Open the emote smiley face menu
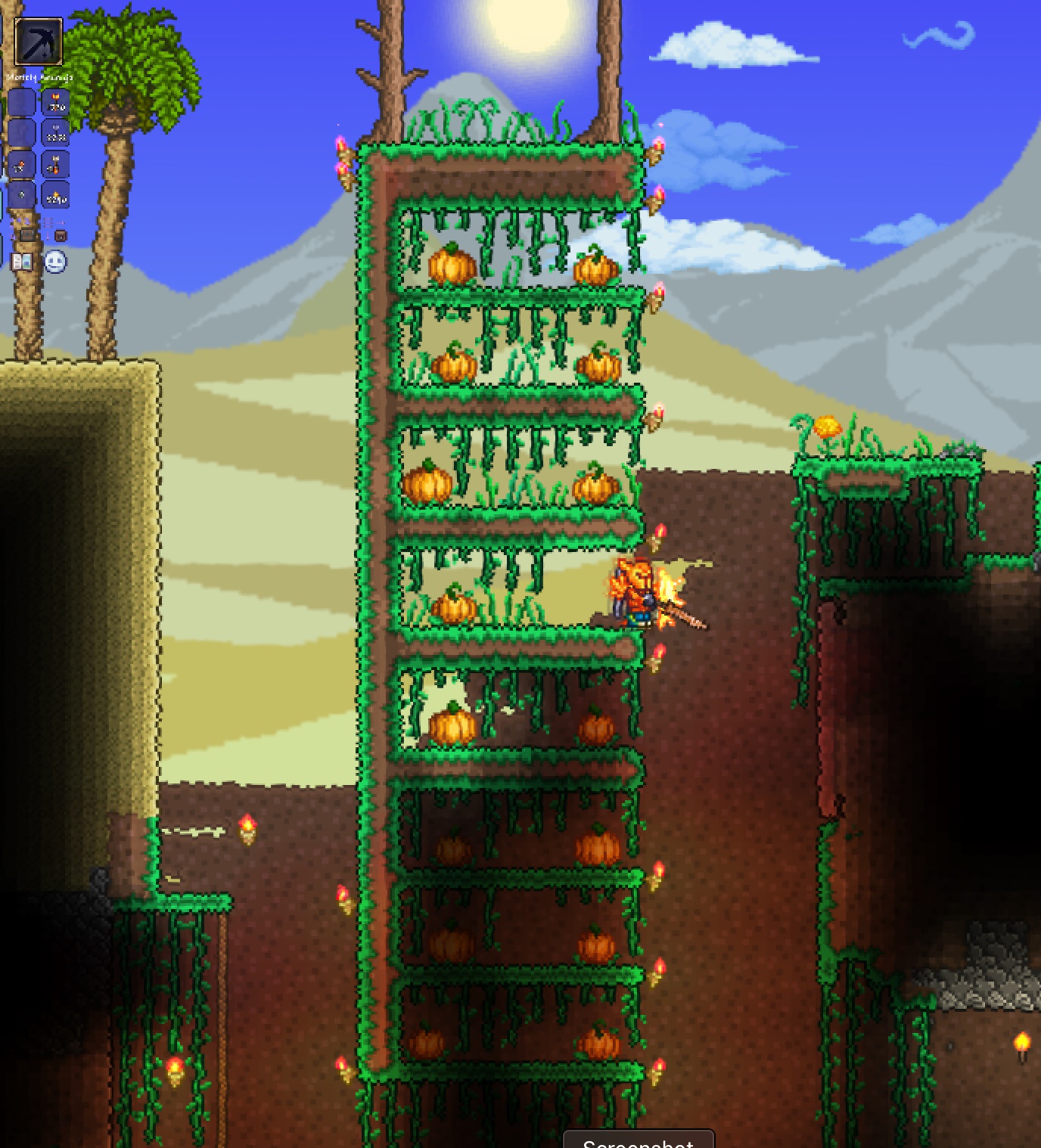Image resolution: width=1041 pixels, height=1148 pixels. coord(55,262)
